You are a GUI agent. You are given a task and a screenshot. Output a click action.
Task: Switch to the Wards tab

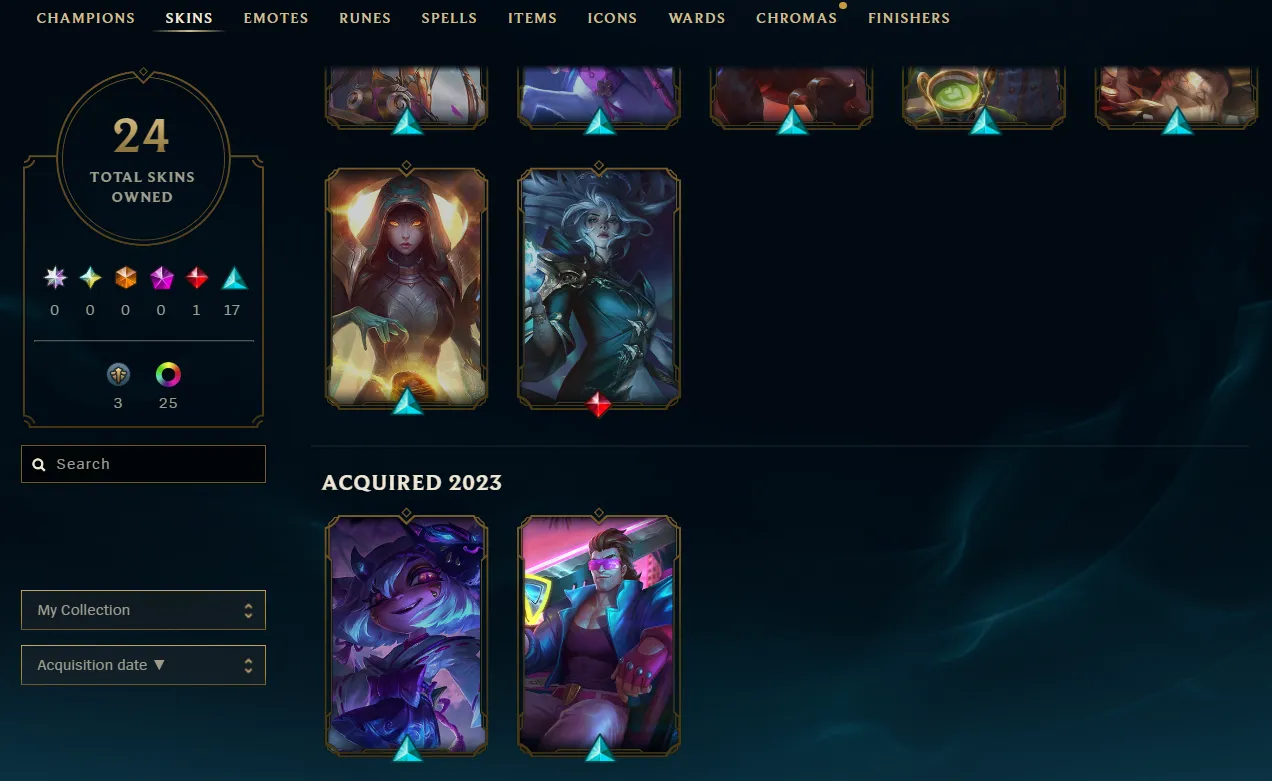(x=697, y=18)
